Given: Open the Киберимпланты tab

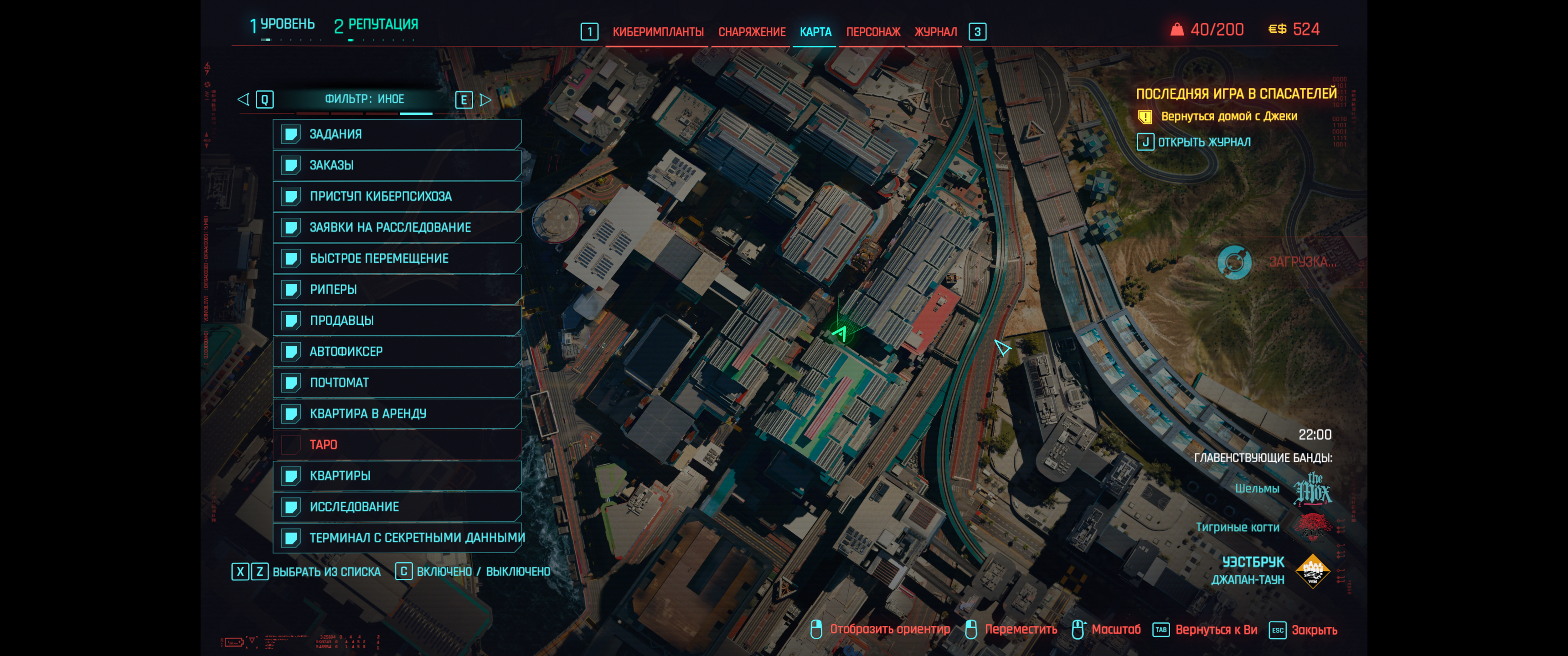Looking at the screenshot, I should tap(657, 31).
